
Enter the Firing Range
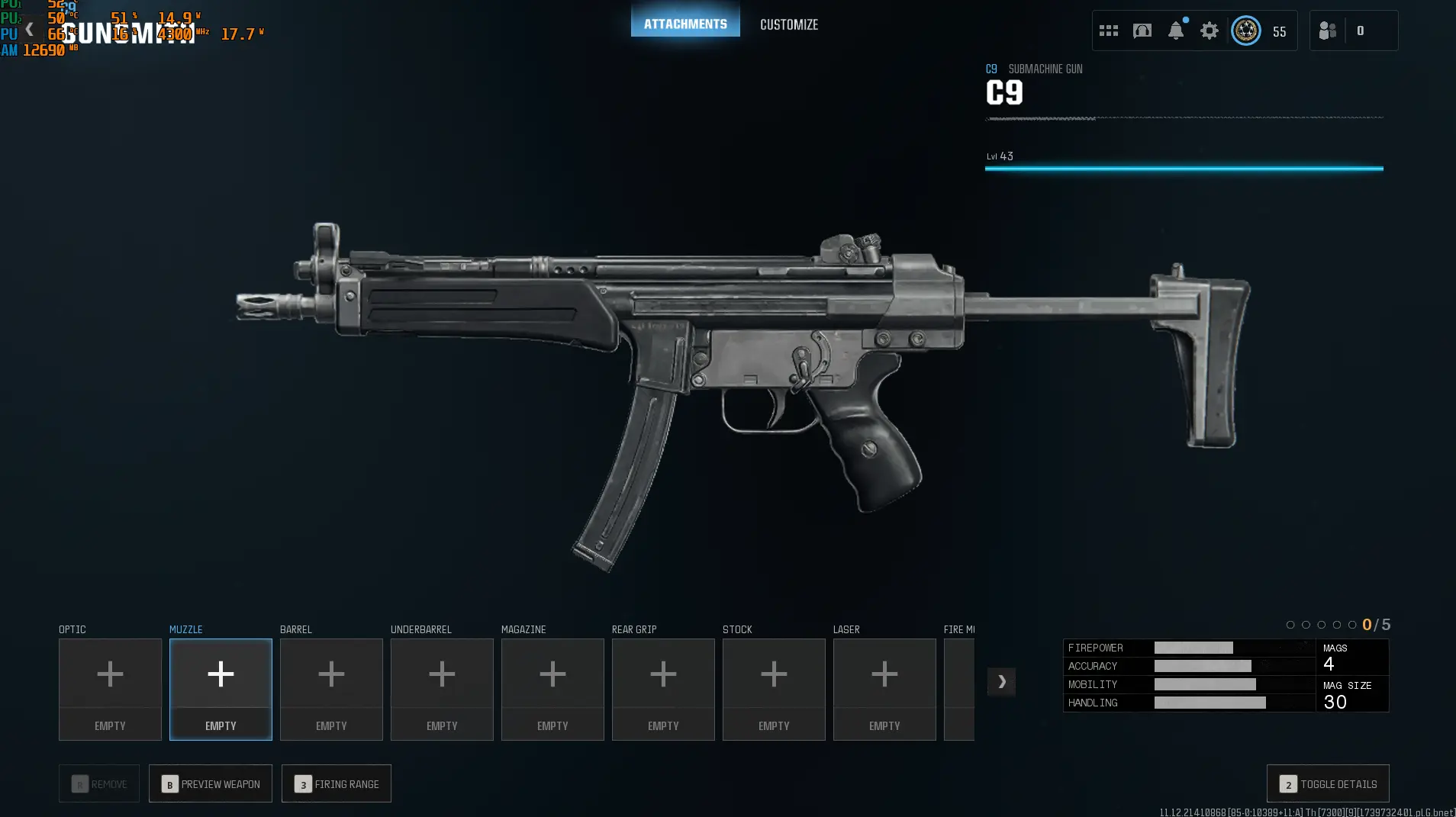337,783
